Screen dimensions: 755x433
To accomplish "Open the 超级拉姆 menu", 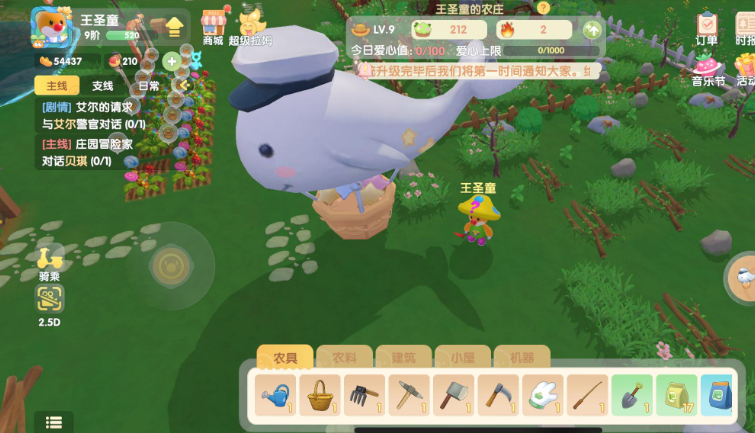I will coord(250,26).
